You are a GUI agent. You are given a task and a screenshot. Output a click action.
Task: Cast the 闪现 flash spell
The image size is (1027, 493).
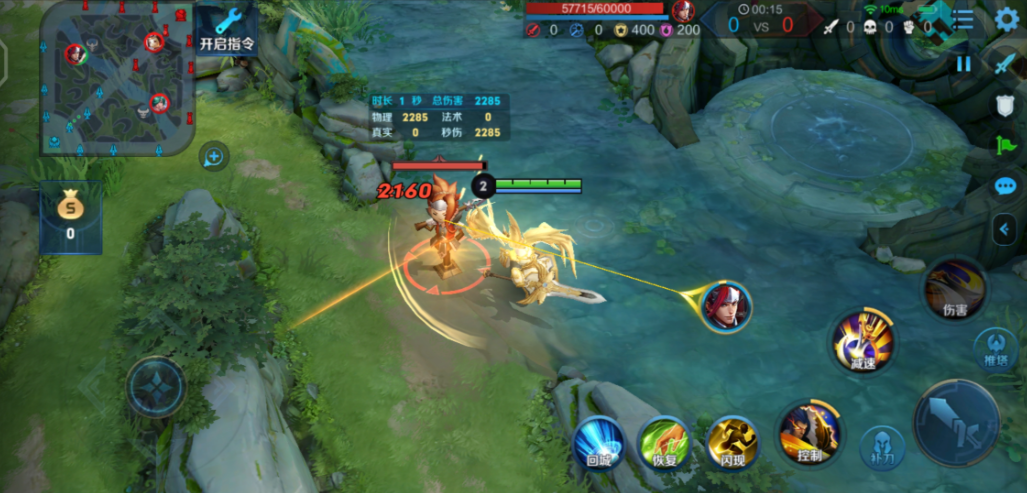pos(731,441)
